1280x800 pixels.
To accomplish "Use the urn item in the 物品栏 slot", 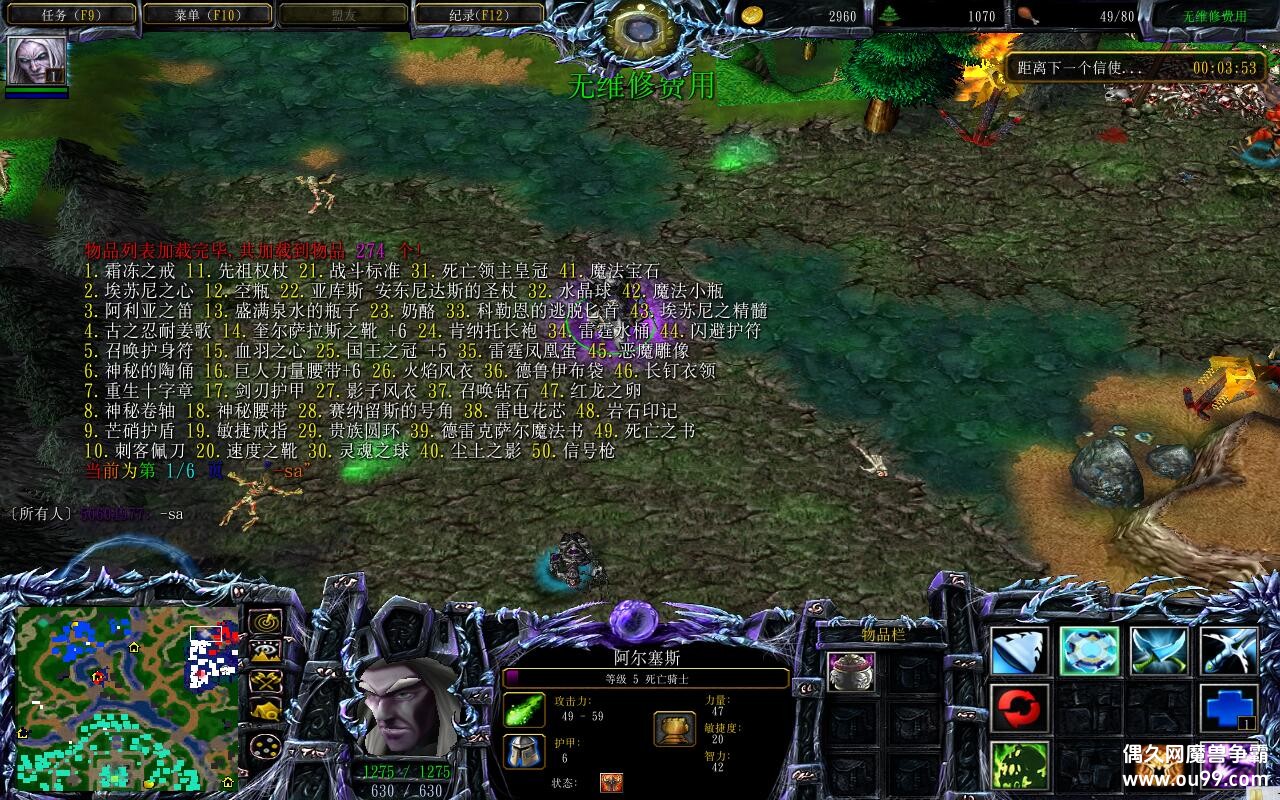I will pos(852,672).
